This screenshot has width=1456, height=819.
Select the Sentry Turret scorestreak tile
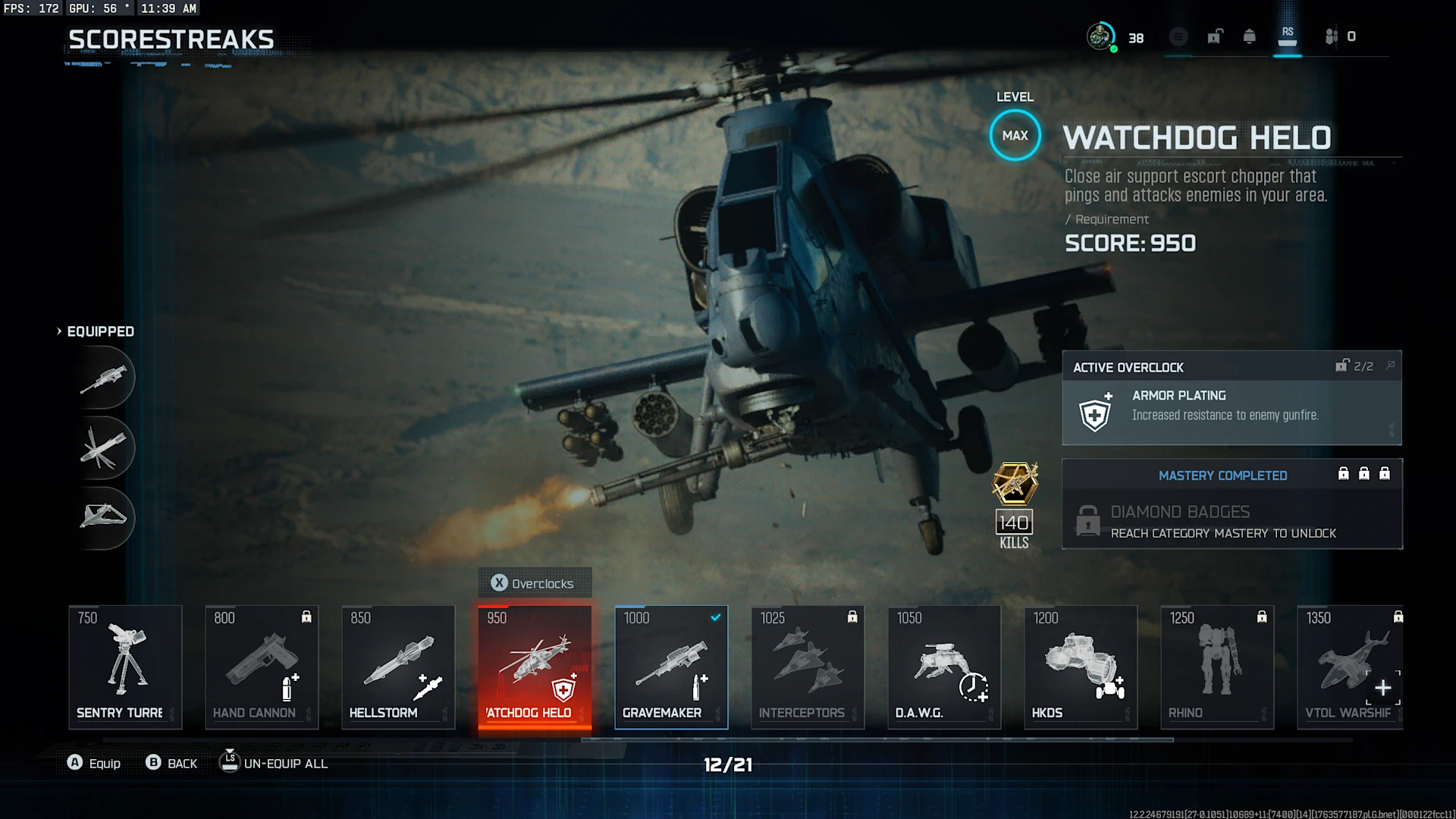[125, 666]
